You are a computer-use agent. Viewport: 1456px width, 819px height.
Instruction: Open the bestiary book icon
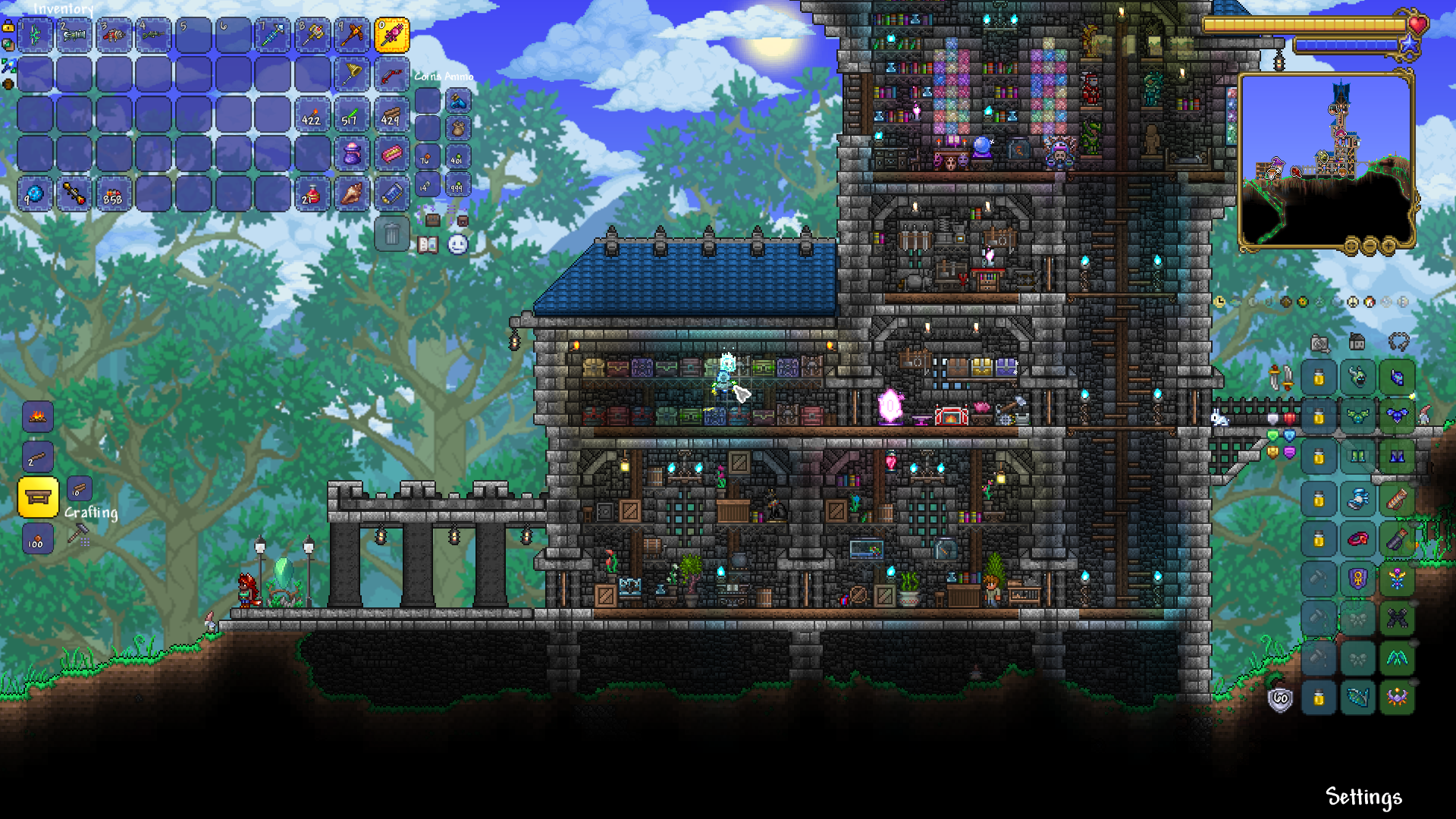click(428, 245)
